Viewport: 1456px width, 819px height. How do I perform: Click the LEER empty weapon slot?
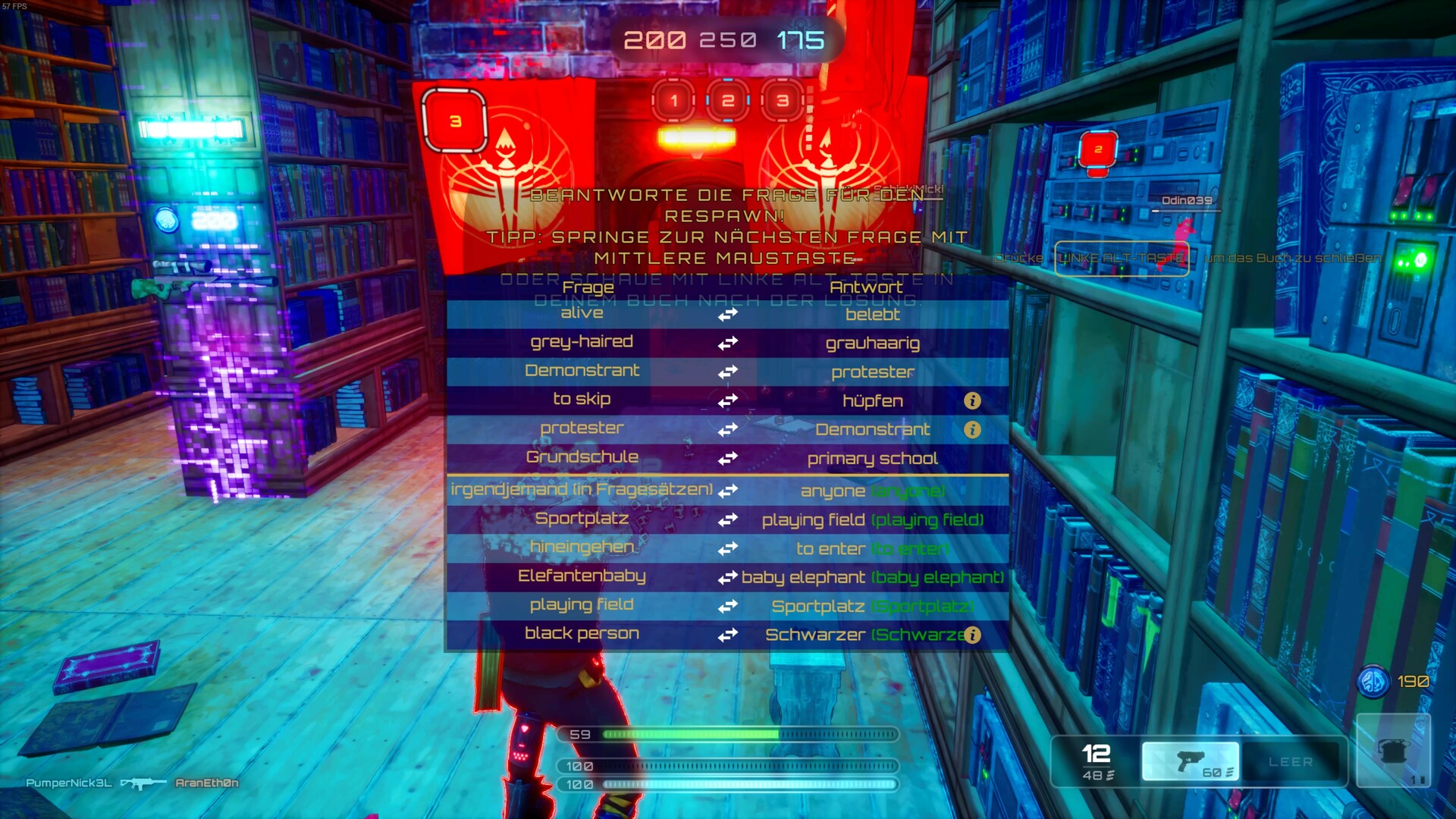coord(1291,762)
